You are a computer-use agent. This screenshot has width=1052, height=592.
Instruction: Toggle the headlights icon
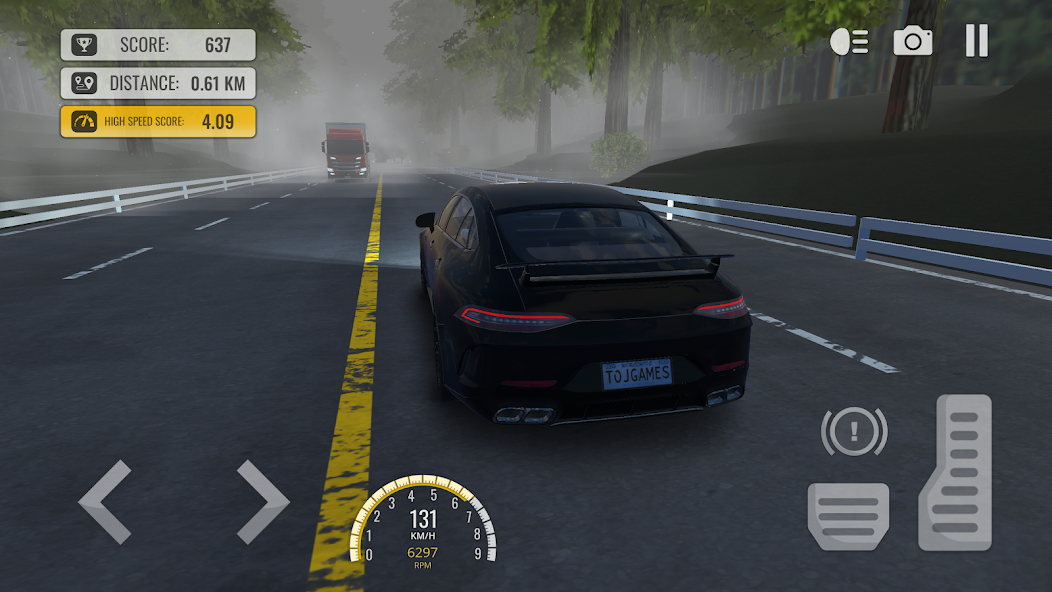point(849,41)
